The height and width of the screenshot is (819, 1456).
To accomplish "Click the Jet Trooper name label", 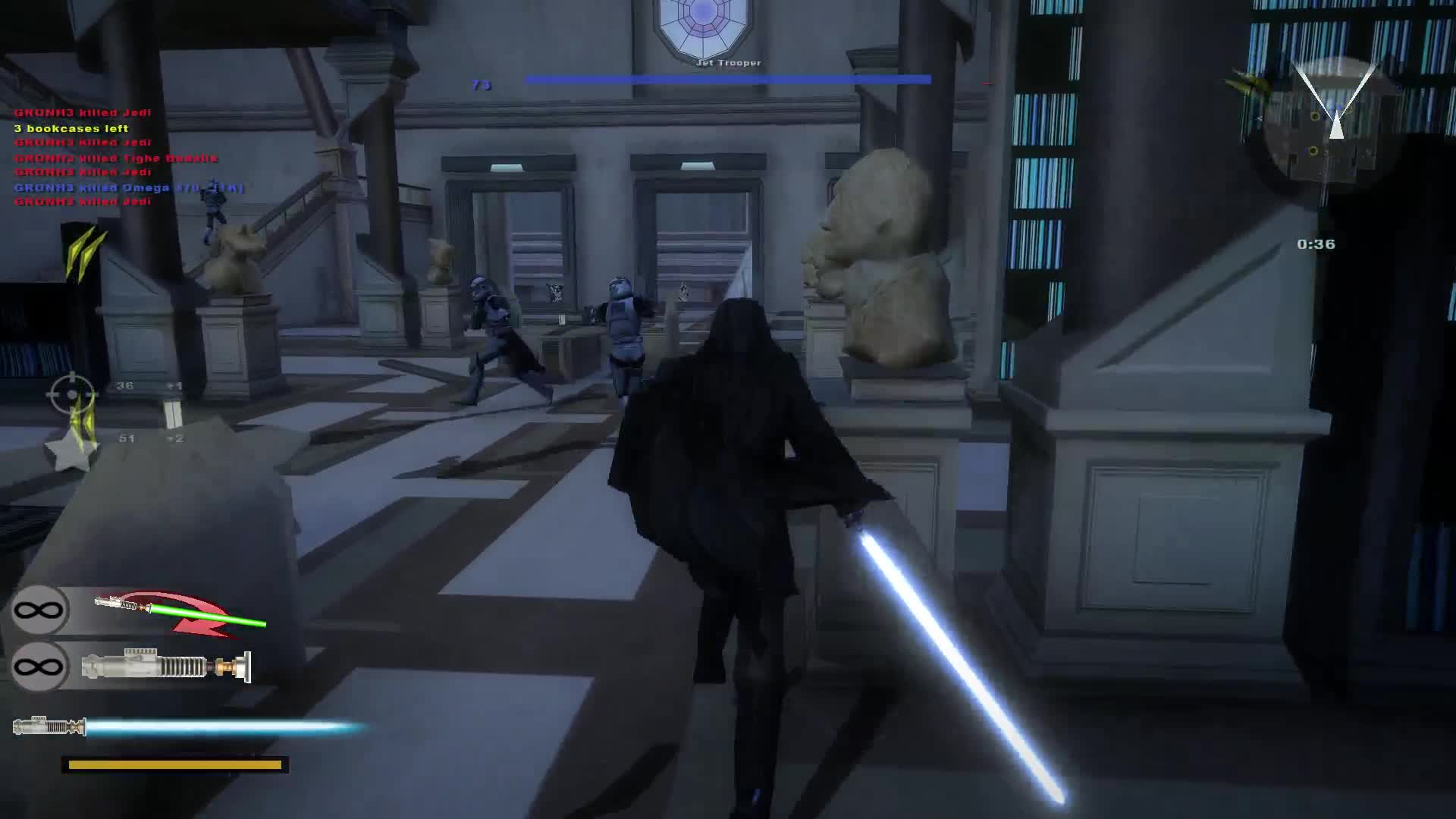I will pyautogui.click(x=729, y=62).
